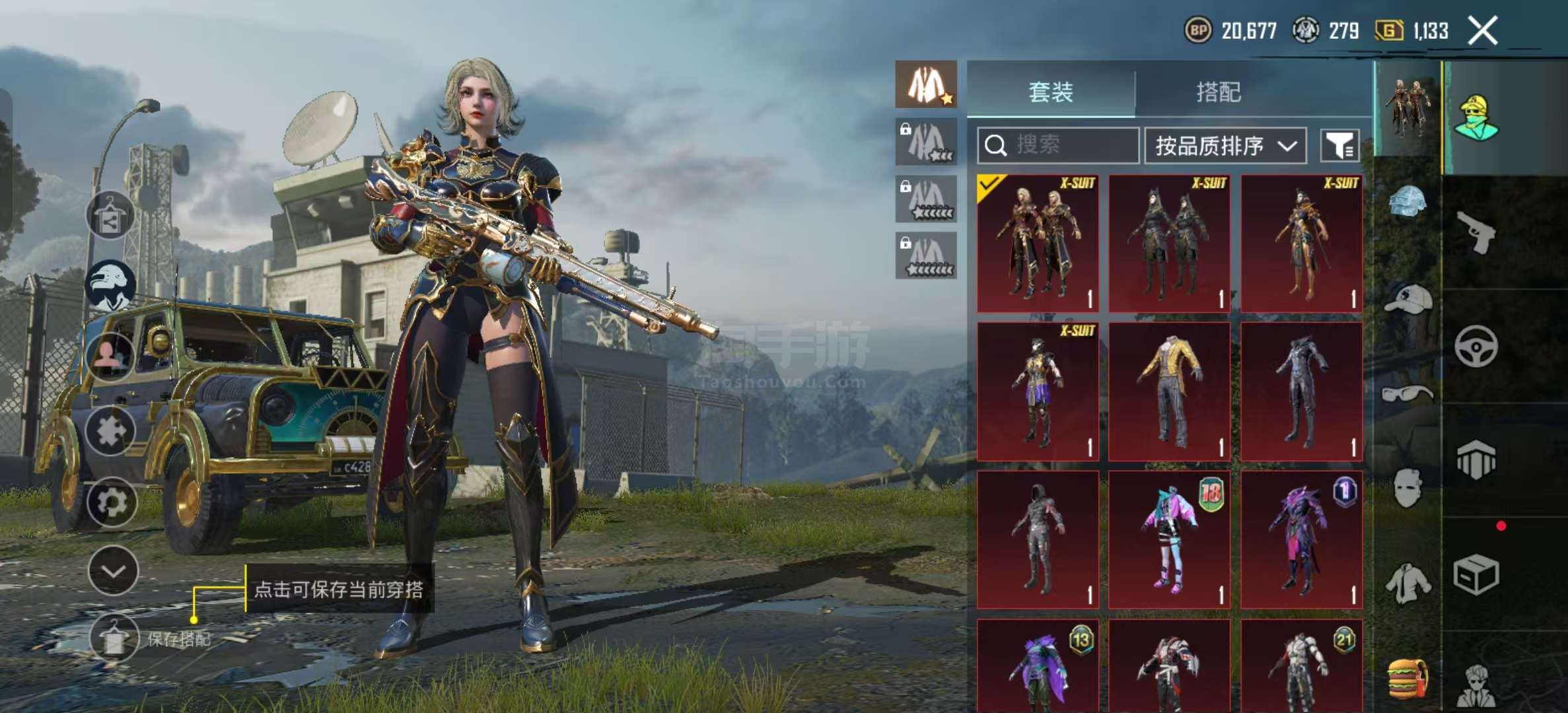Open the crate box category
1568x713 pixels.
(x=1476, y=574)
